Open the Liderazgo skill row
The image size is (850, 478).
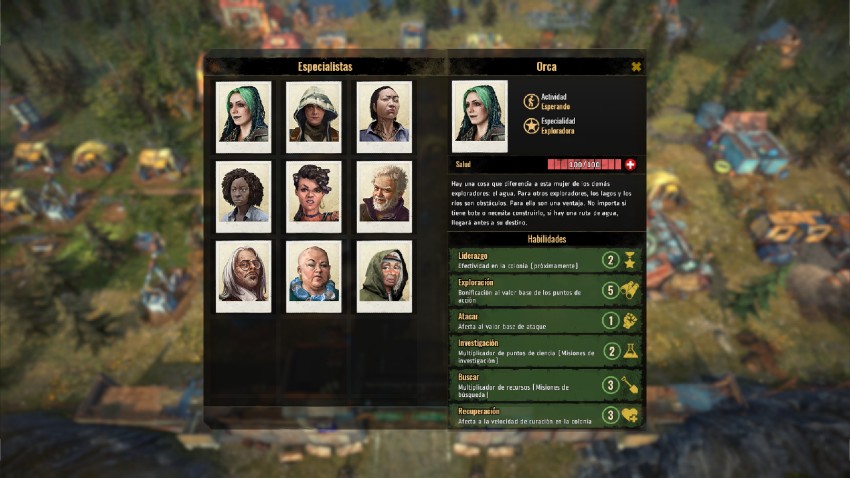pyautogui.click(x=545, y=260)
